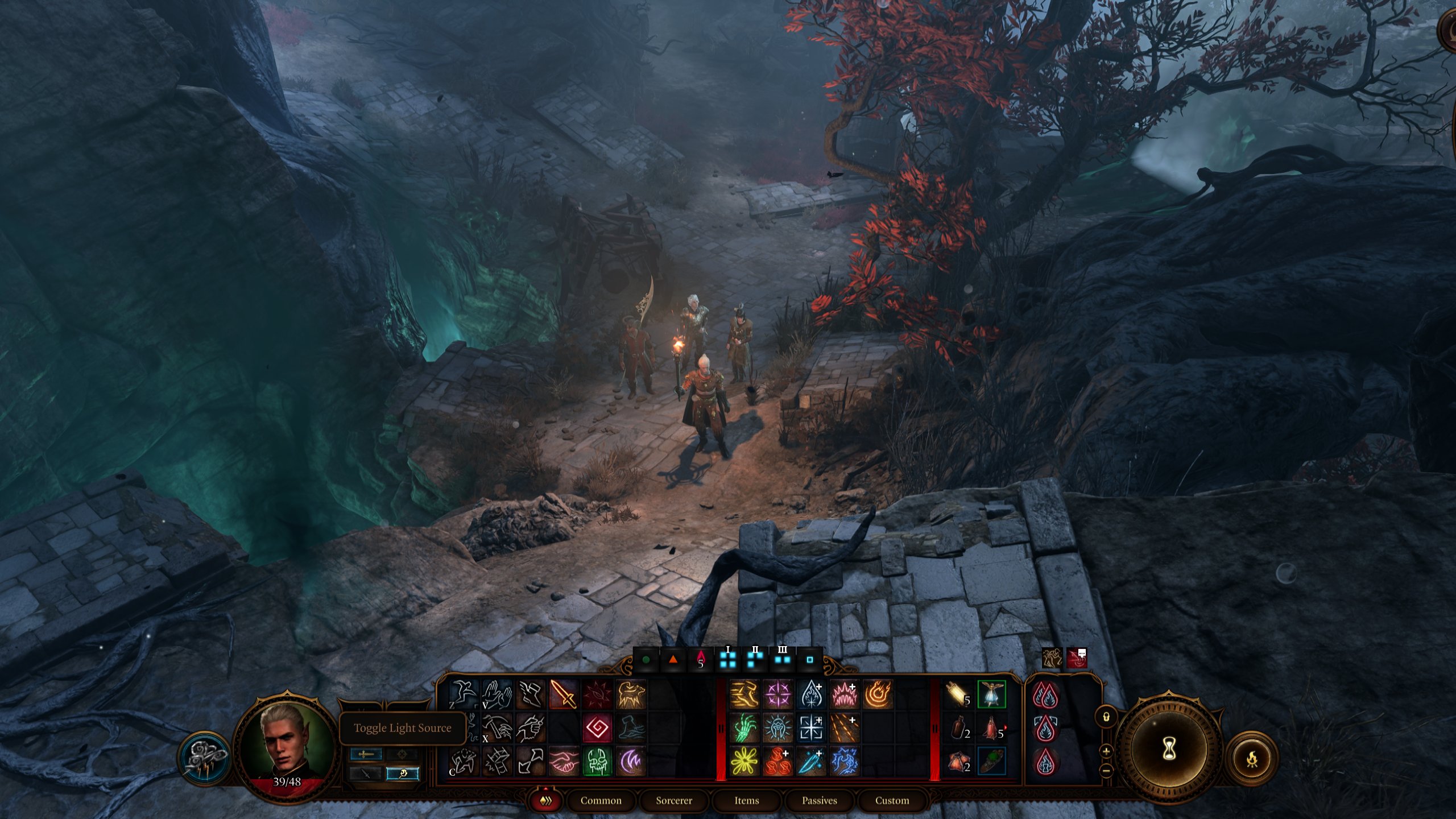The height and width of the screenshot is (819, 1456).
Task: Open camp with the campfire button
Action: point(1252,758)
